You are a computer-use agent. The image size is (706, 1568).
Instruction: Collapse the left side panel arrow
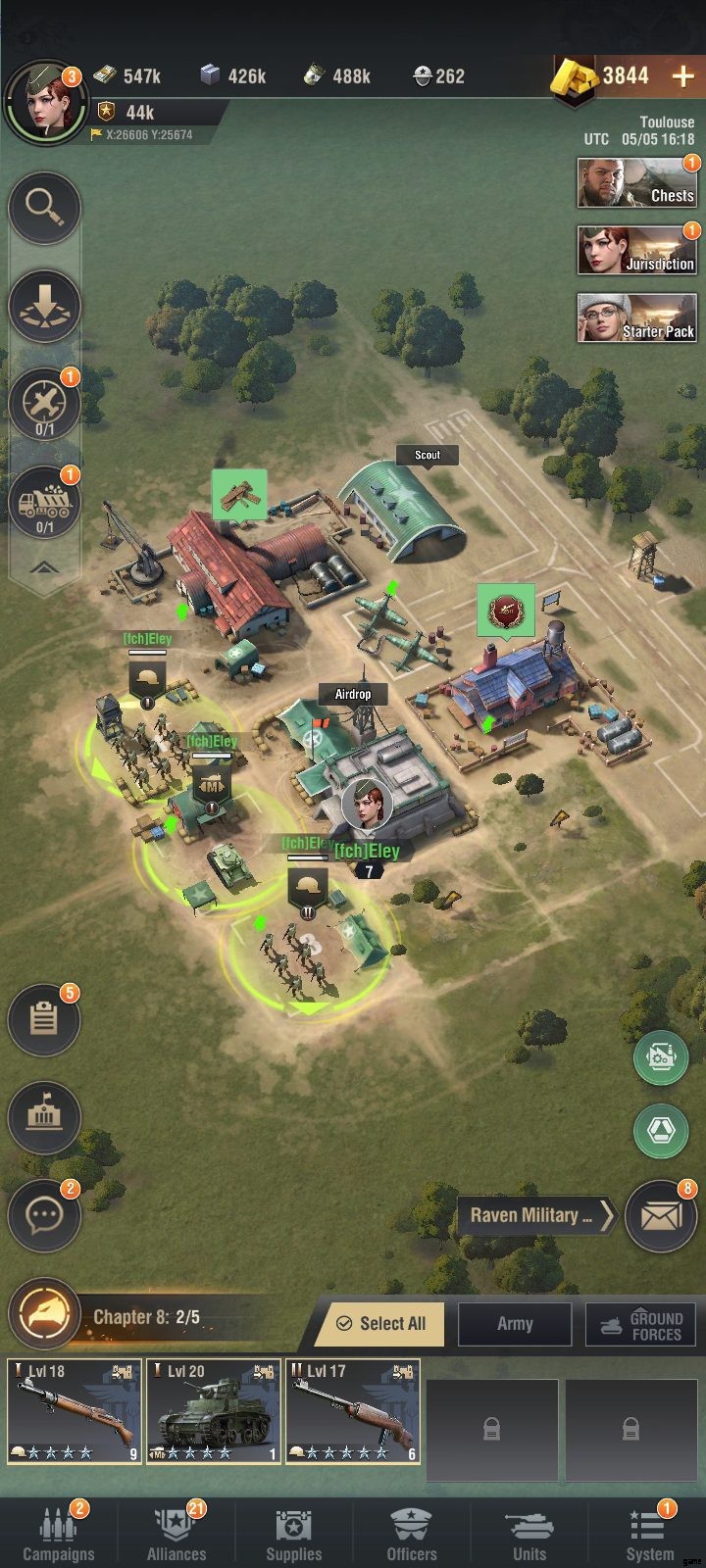click(x=45, y=568)
